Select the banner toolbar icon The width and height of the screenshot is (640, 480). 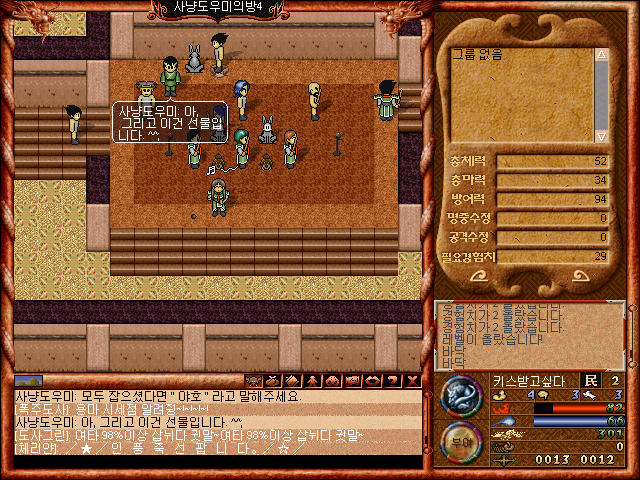click(352, 381)
